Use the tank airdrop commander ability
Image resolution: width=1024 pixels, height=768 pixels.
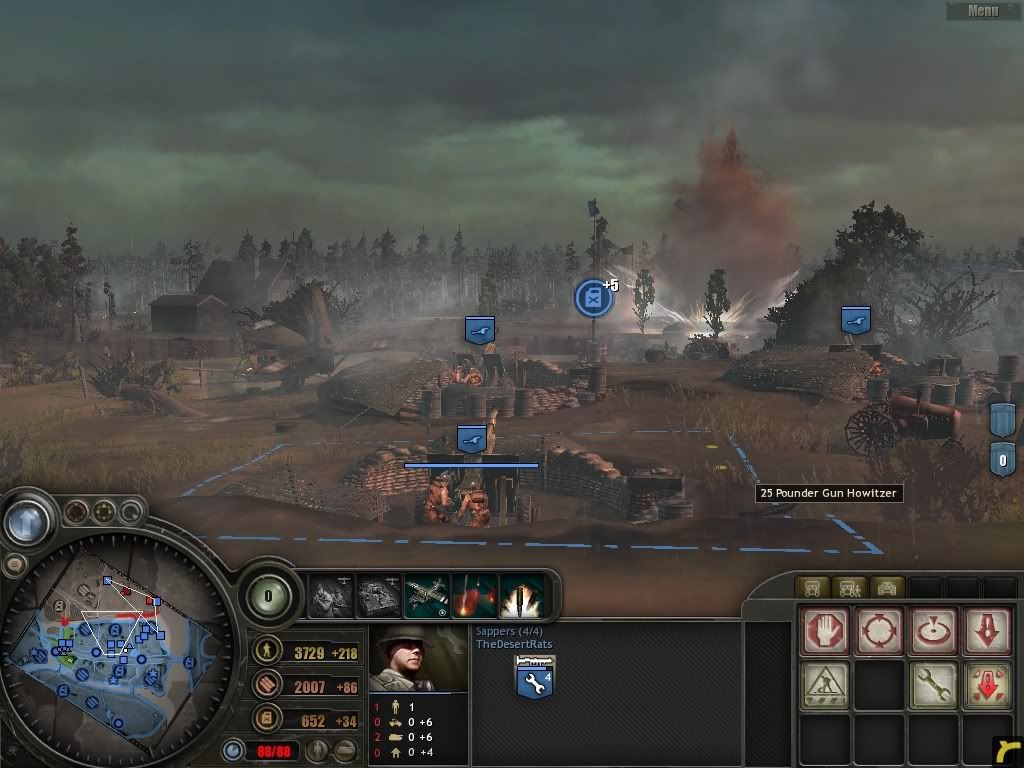pyautogui.click(x=379, y=596)
